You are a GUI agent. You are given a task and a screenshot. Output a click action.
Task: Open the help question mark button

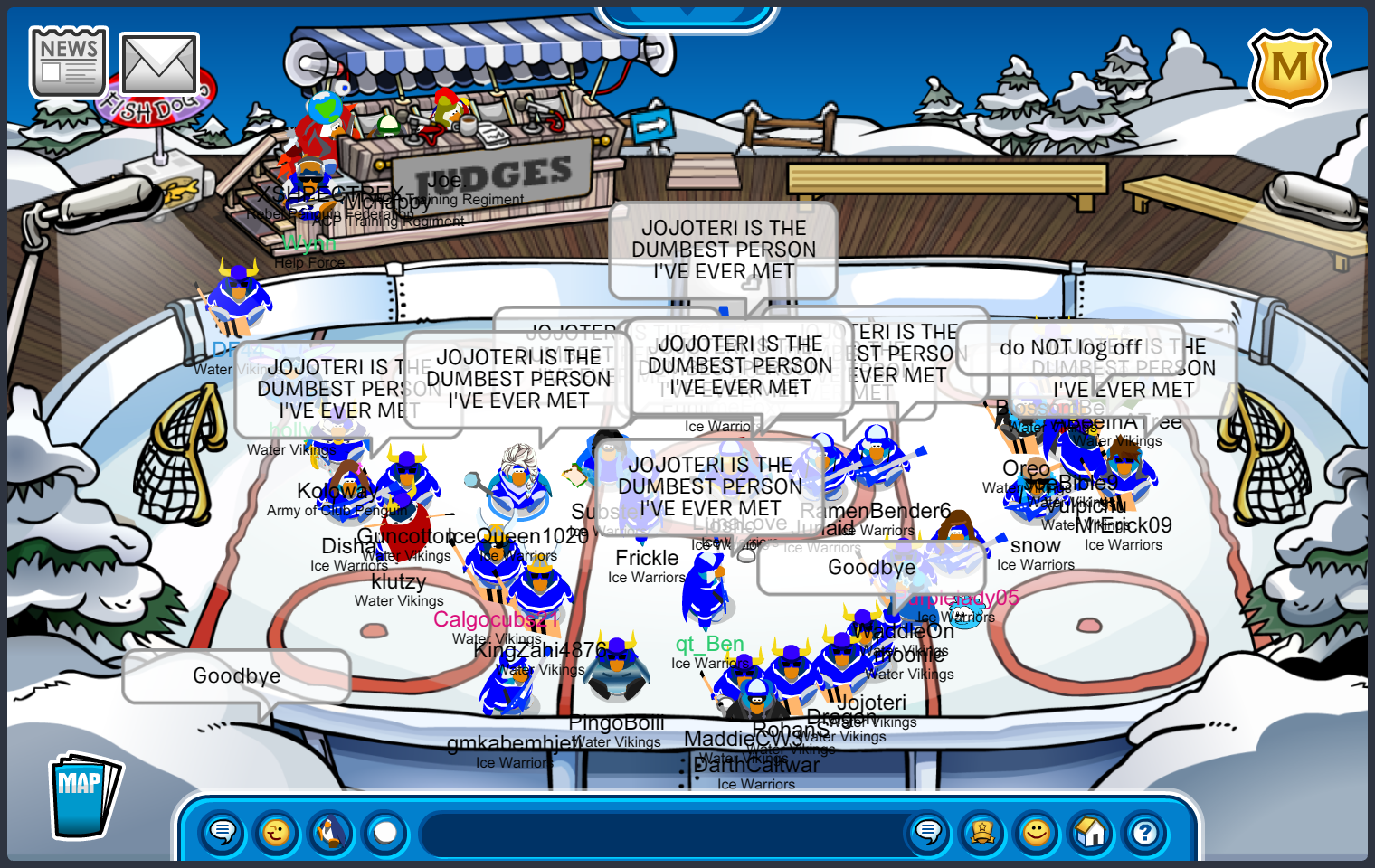point(1145,832)
